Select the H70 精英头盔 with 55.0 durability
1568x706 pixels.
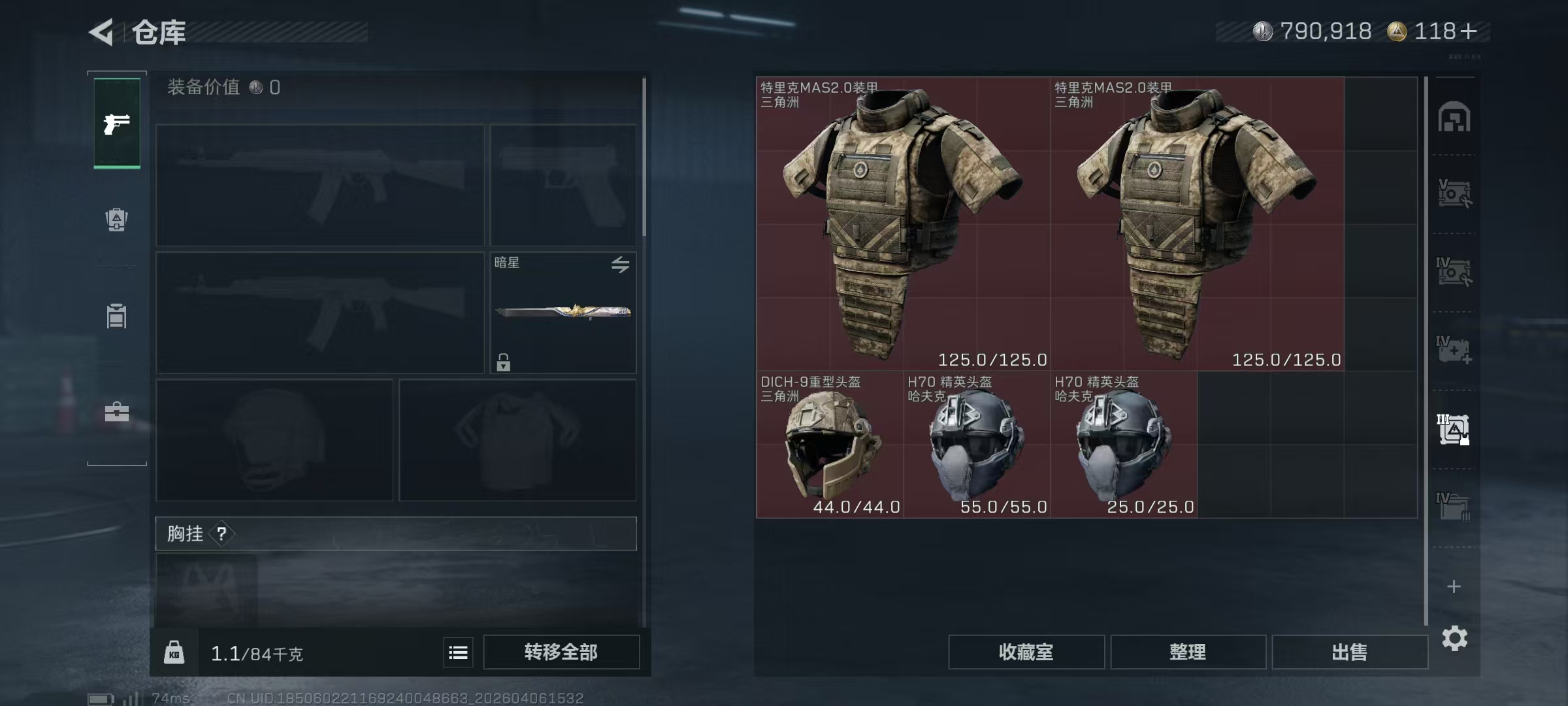[977, 445]
